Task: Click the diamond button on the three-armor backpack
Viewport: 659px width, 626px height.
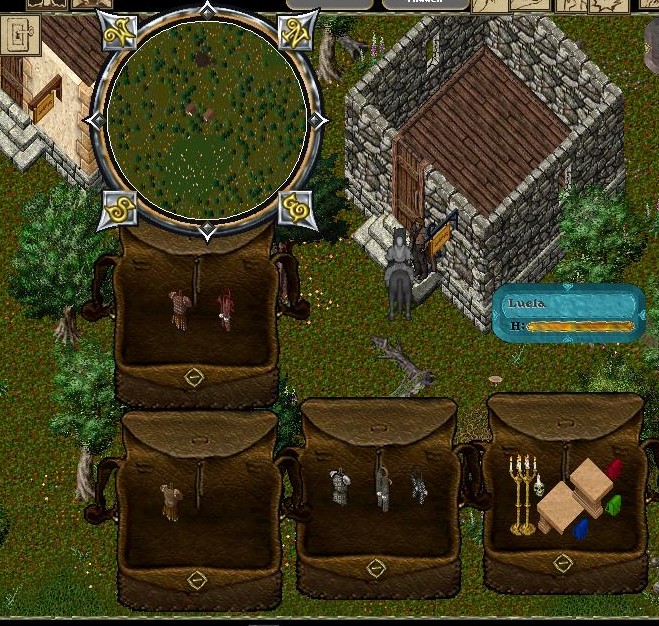Action: pos(376,569)
